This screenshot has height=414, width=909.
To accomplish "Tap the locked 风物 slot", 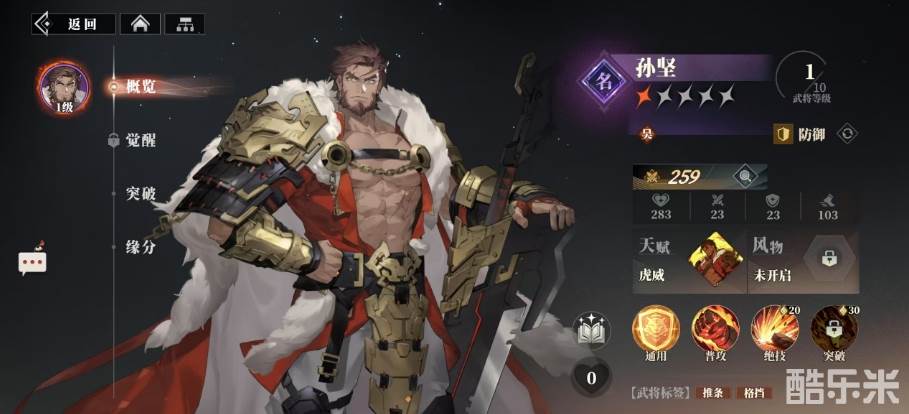I will point(828,259).
